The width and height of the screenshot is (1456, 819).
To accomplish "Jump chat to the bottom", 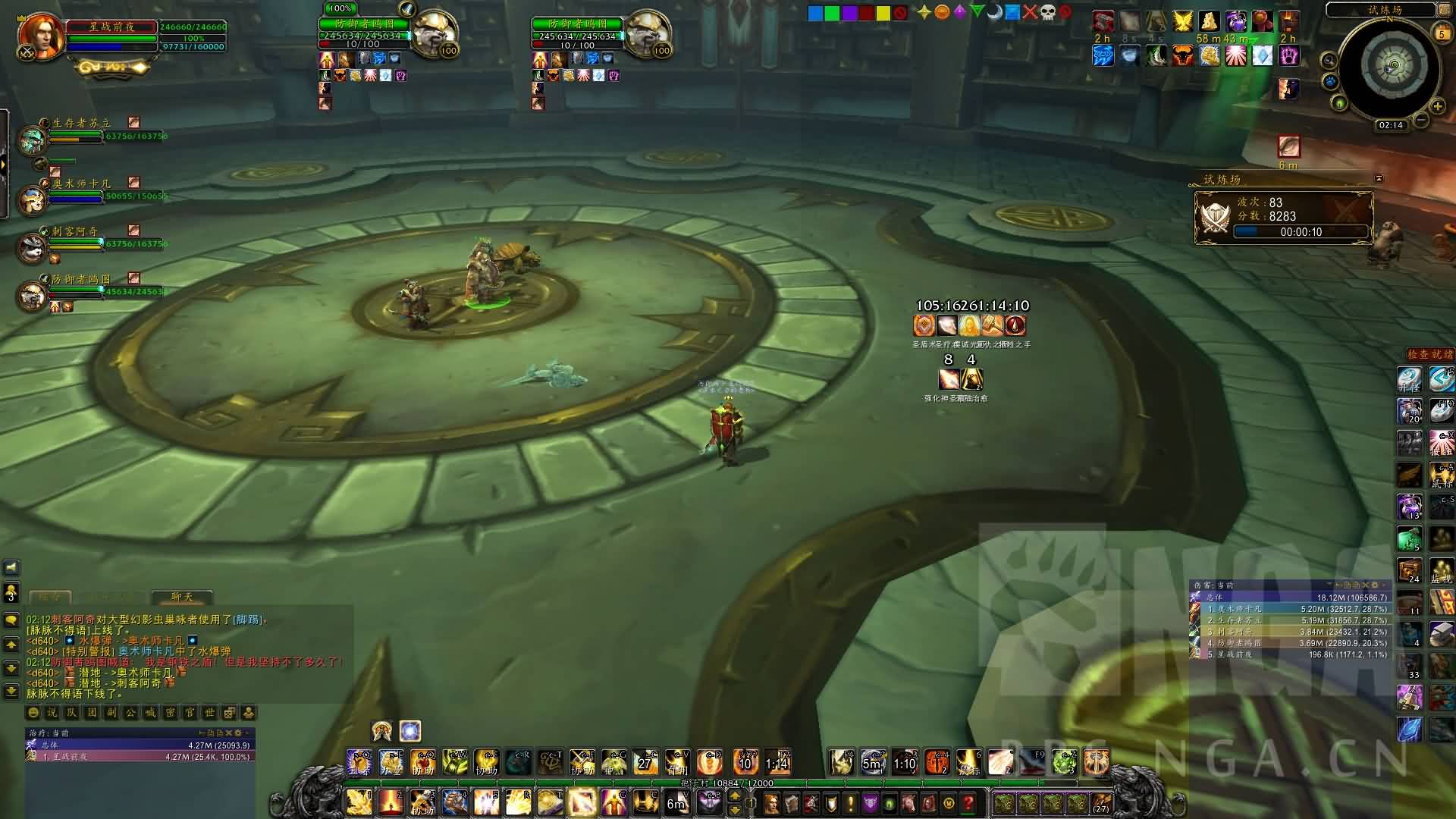I will point(11,692).
